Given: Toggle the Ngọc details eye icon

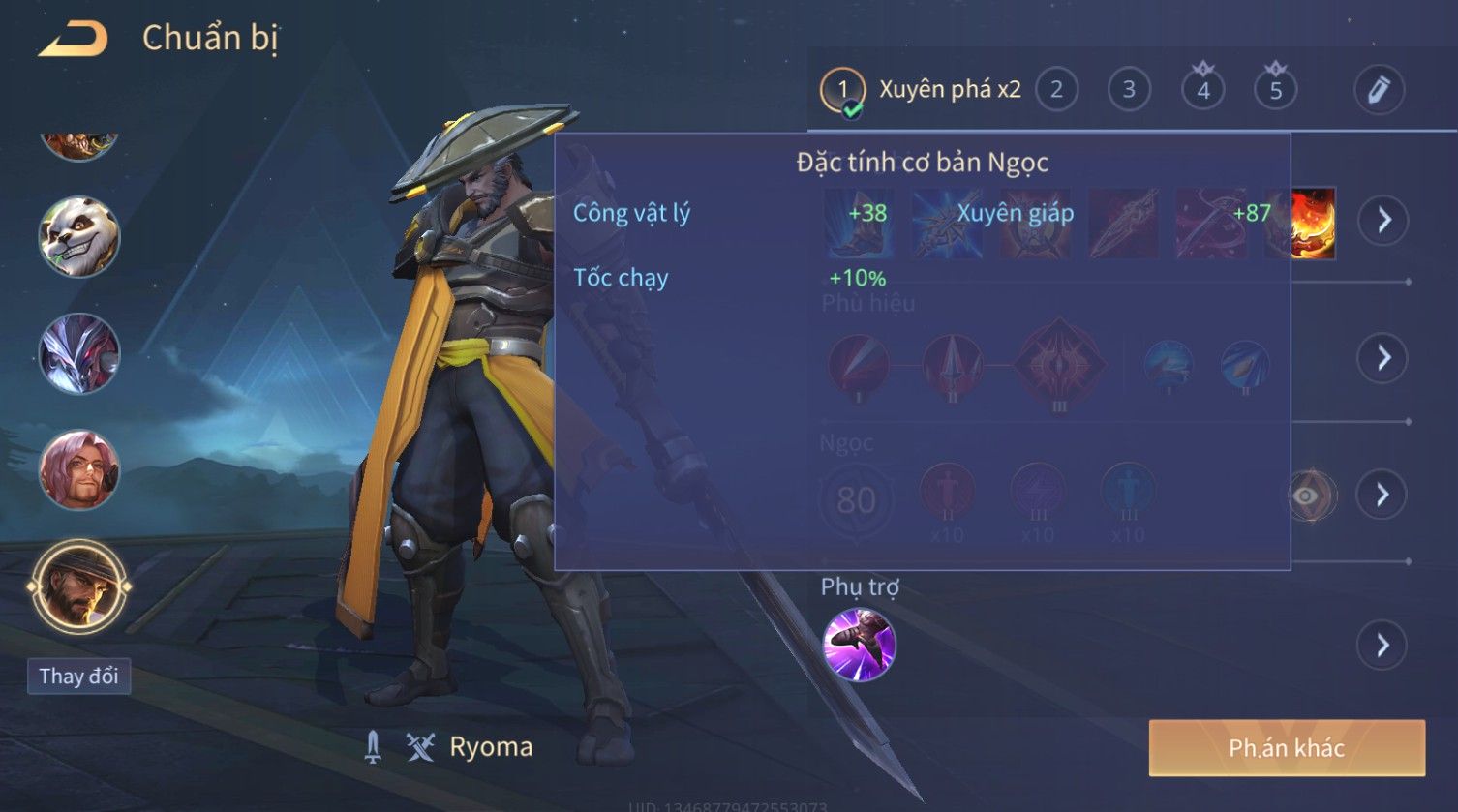Looking at the screenshot, I should (x=1308, y=496).
